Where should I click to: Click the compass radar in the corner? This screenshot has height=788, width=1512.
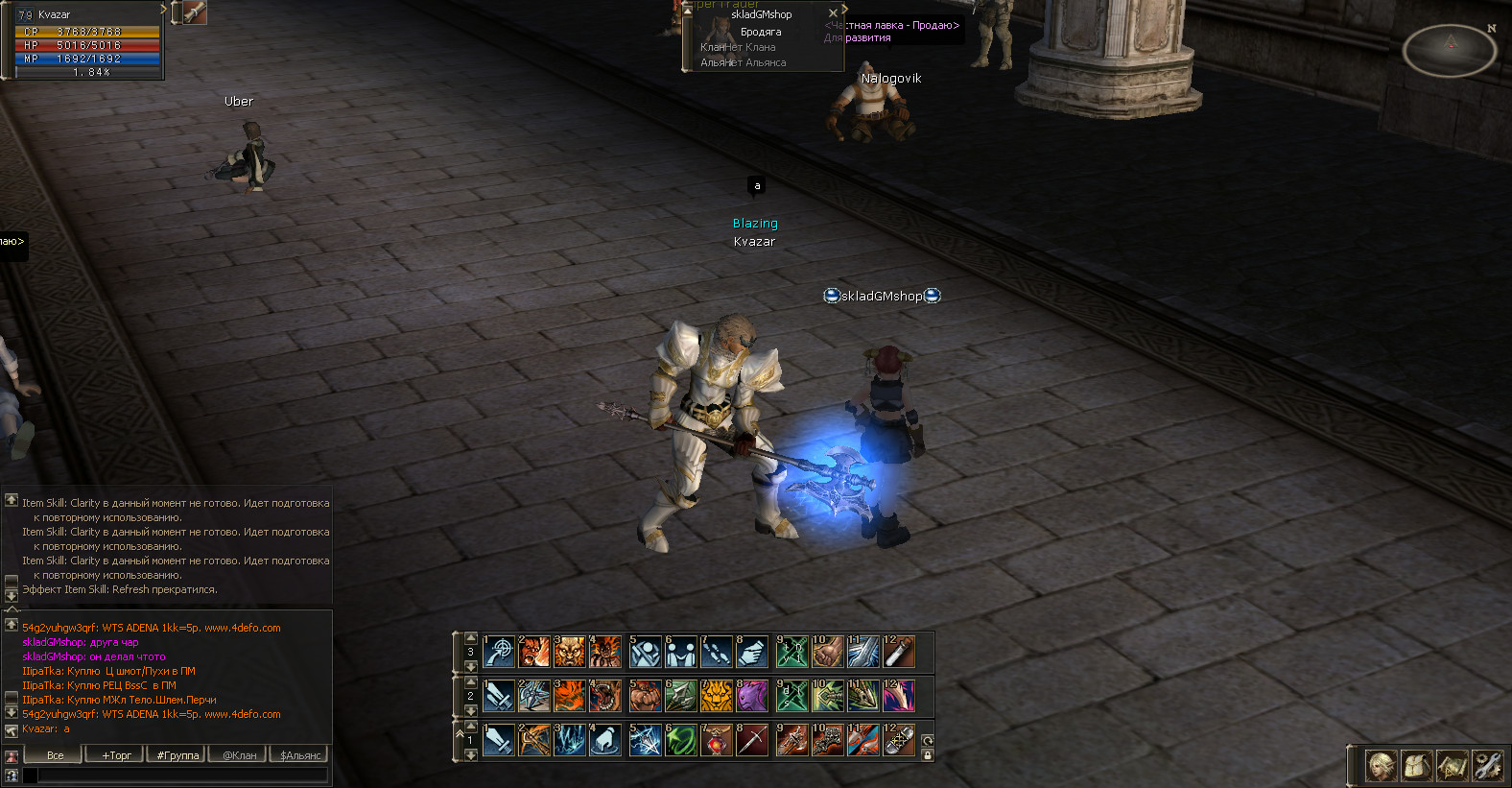[x=1449, y=50]
